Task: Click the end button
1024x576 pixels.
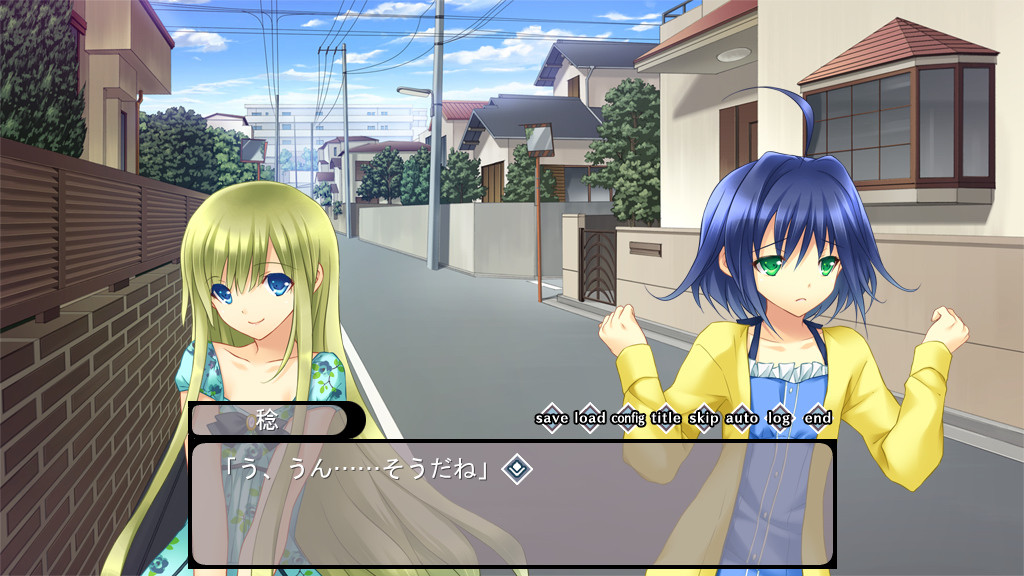Action: click(817, 418)
